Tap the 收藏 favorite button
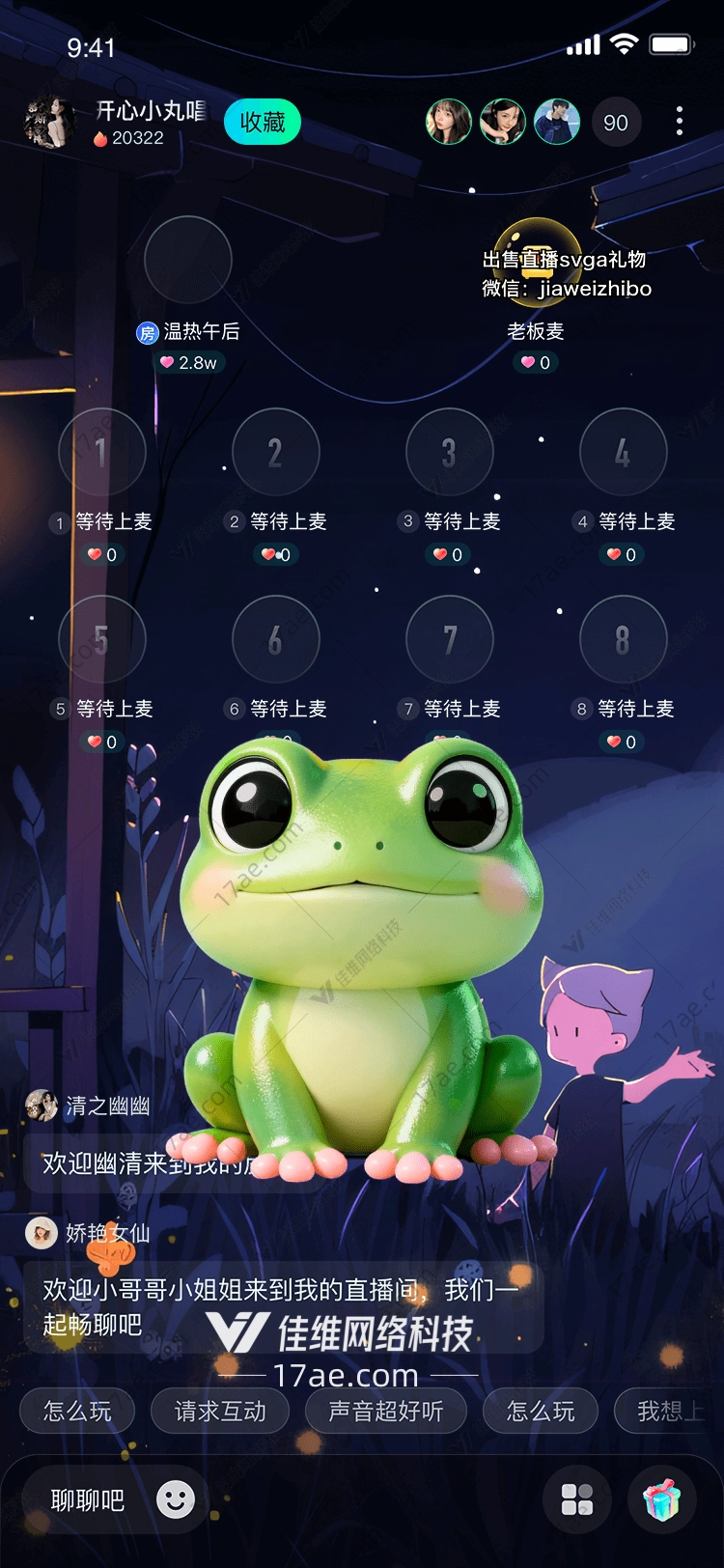This screenshot has width=724, height=1568. (x=262, y=123)
